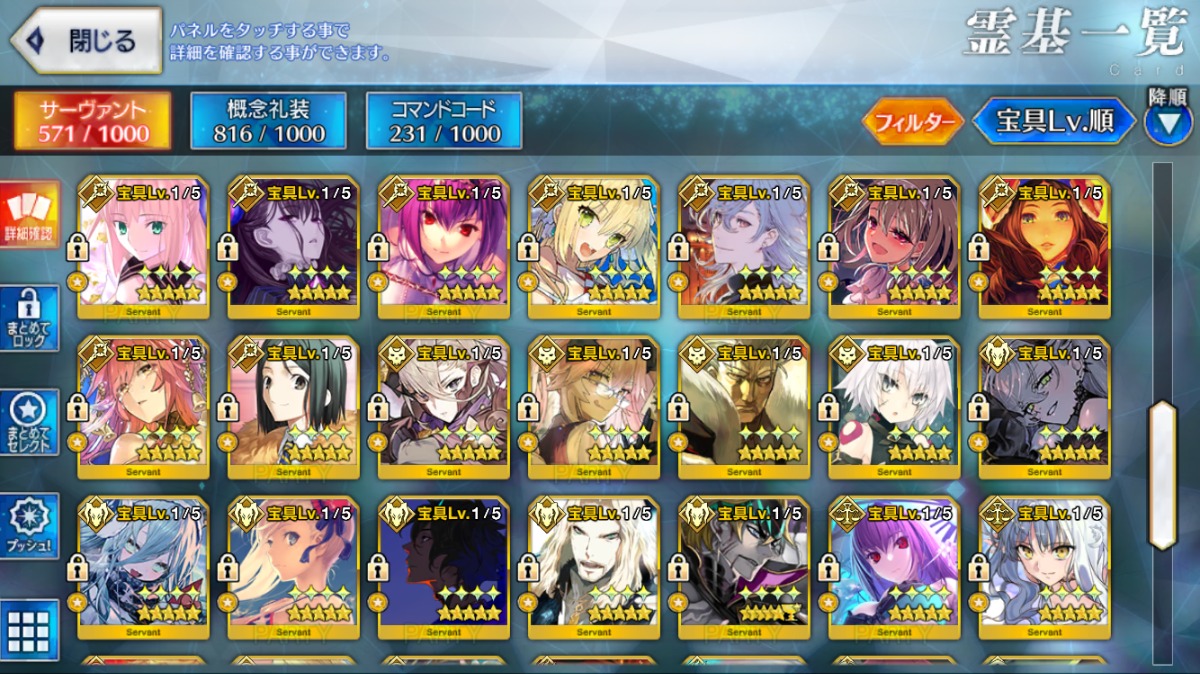
Task: Open the dark-skinned servant on blue background
Action: point(444,567)
